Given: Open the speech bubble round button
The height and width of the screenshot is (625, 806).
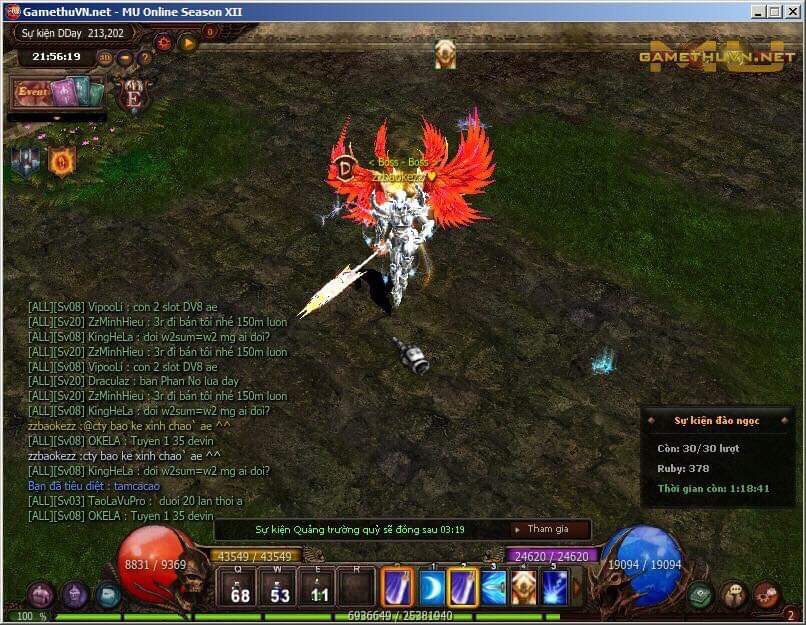Looking at the screenshot, I should (734, 595).
